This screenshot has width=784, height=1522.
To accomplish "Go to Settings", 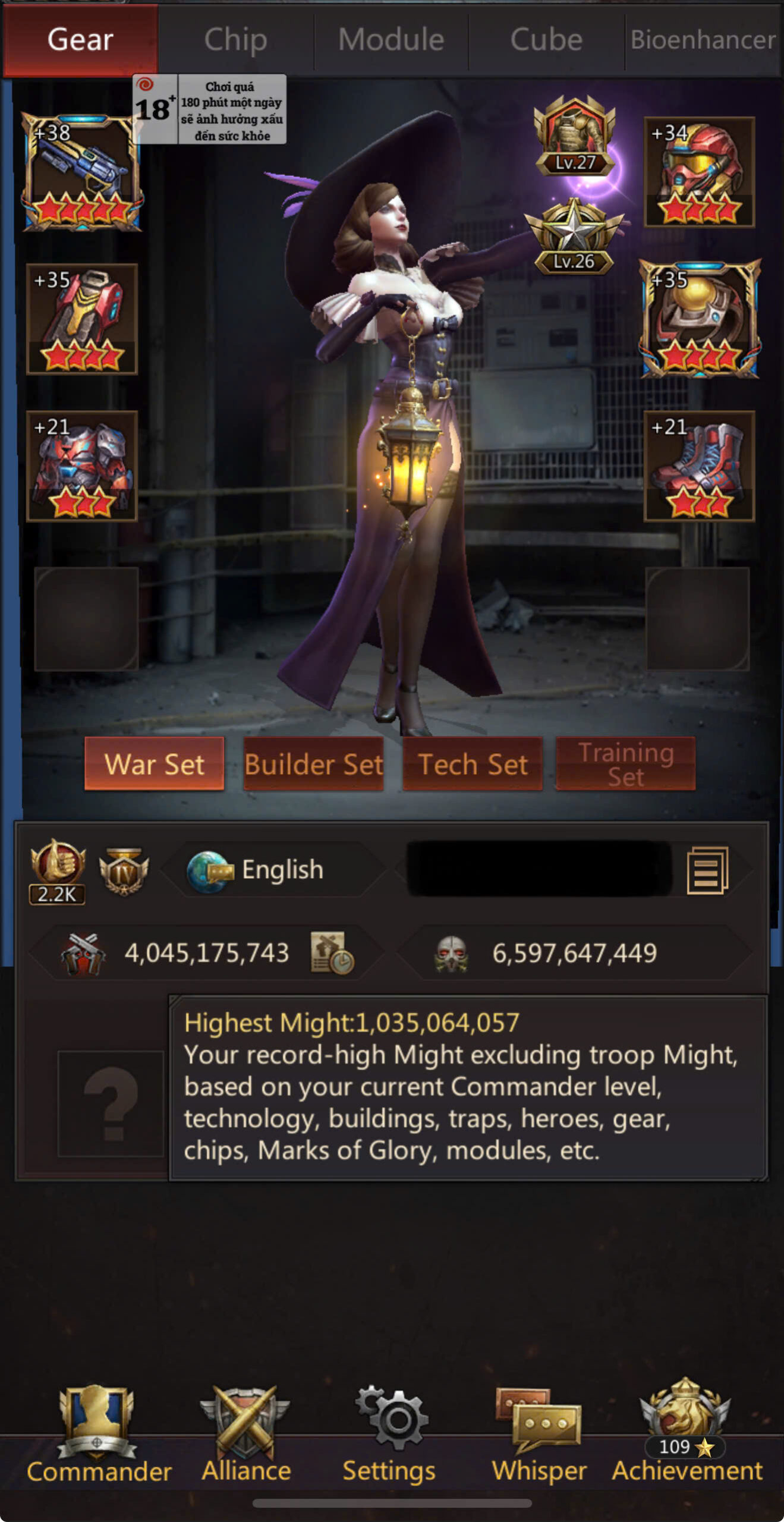I will pos(389,1433).
